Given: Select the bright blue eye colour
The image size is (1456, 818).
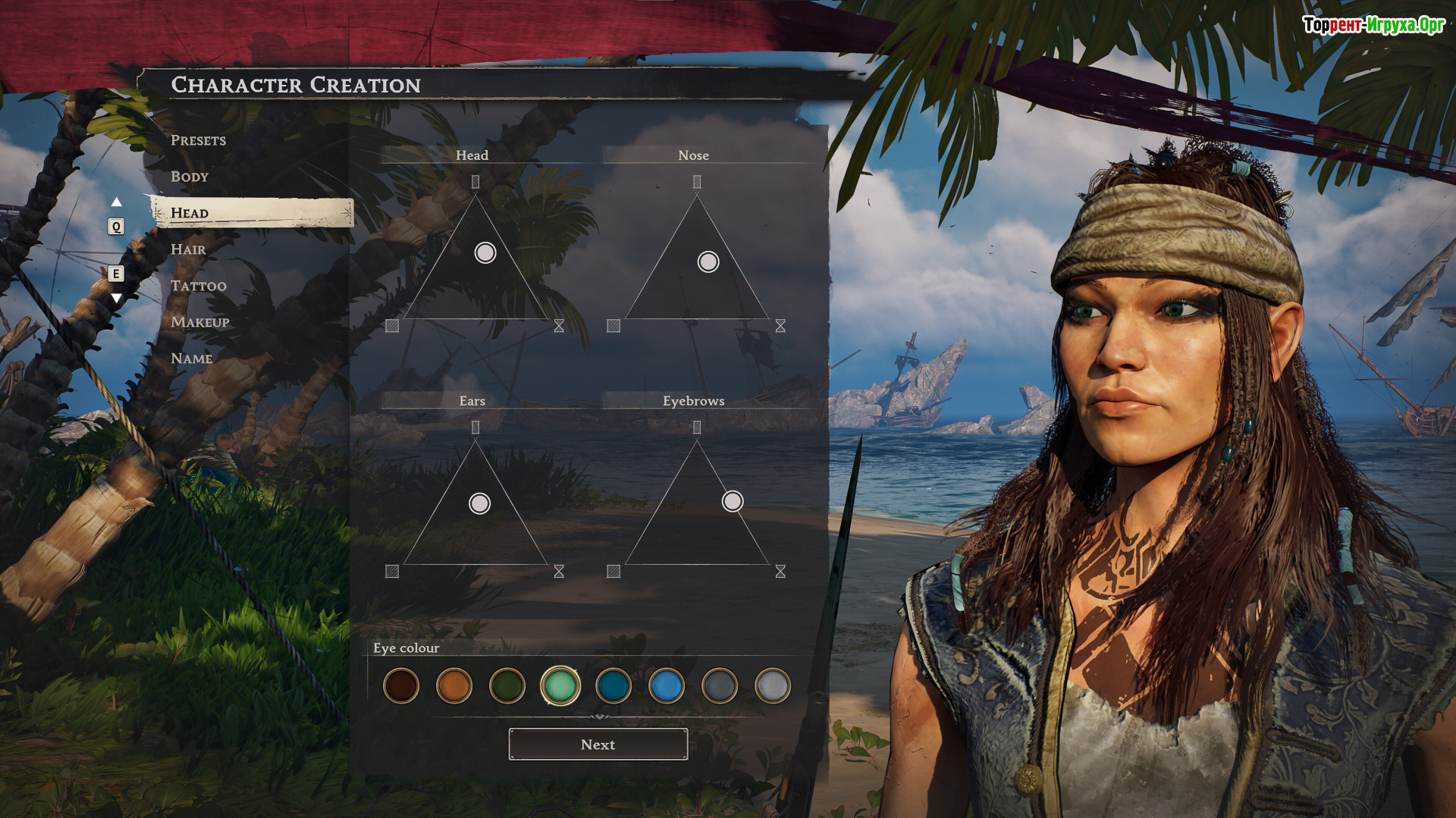Looking at the screenshot, I should [x=667, y=686].
